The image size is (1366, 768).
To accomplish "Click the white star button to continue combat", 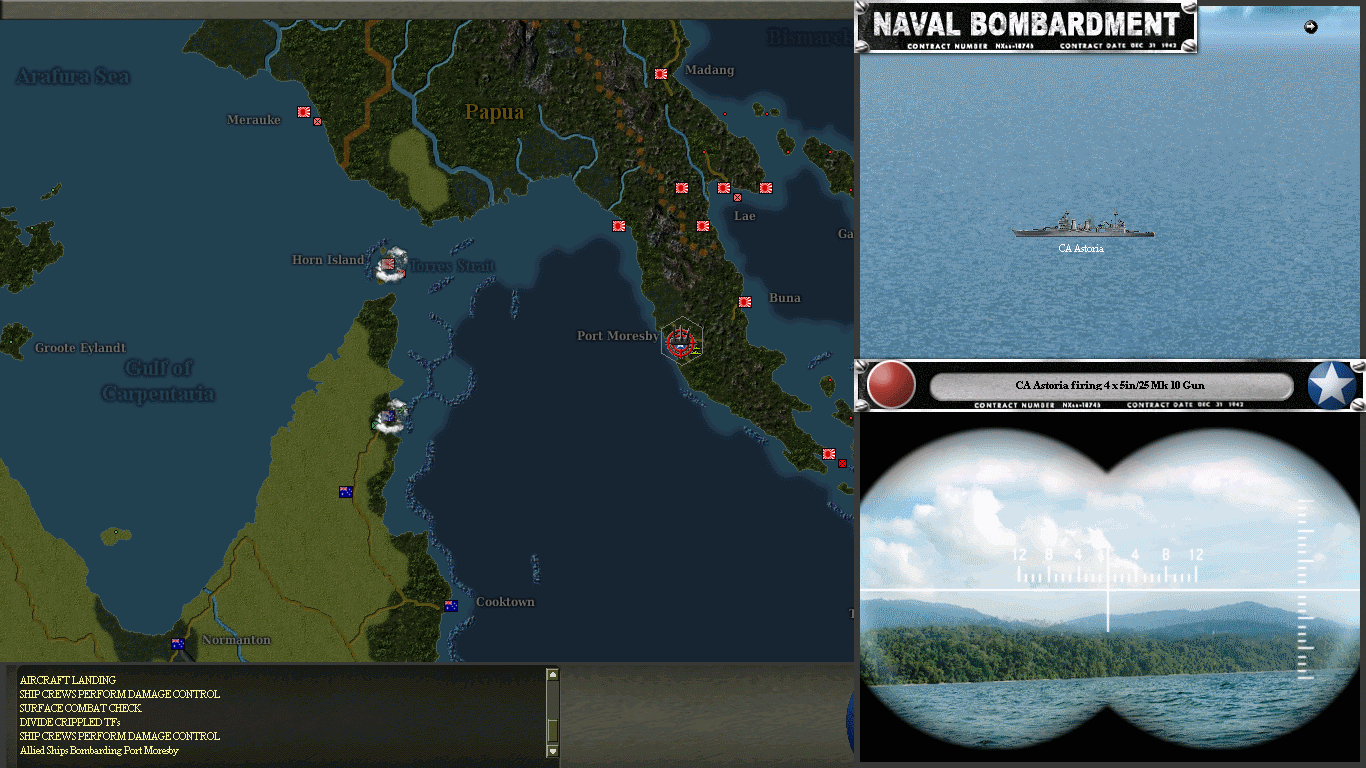I will pos(1330,384).
